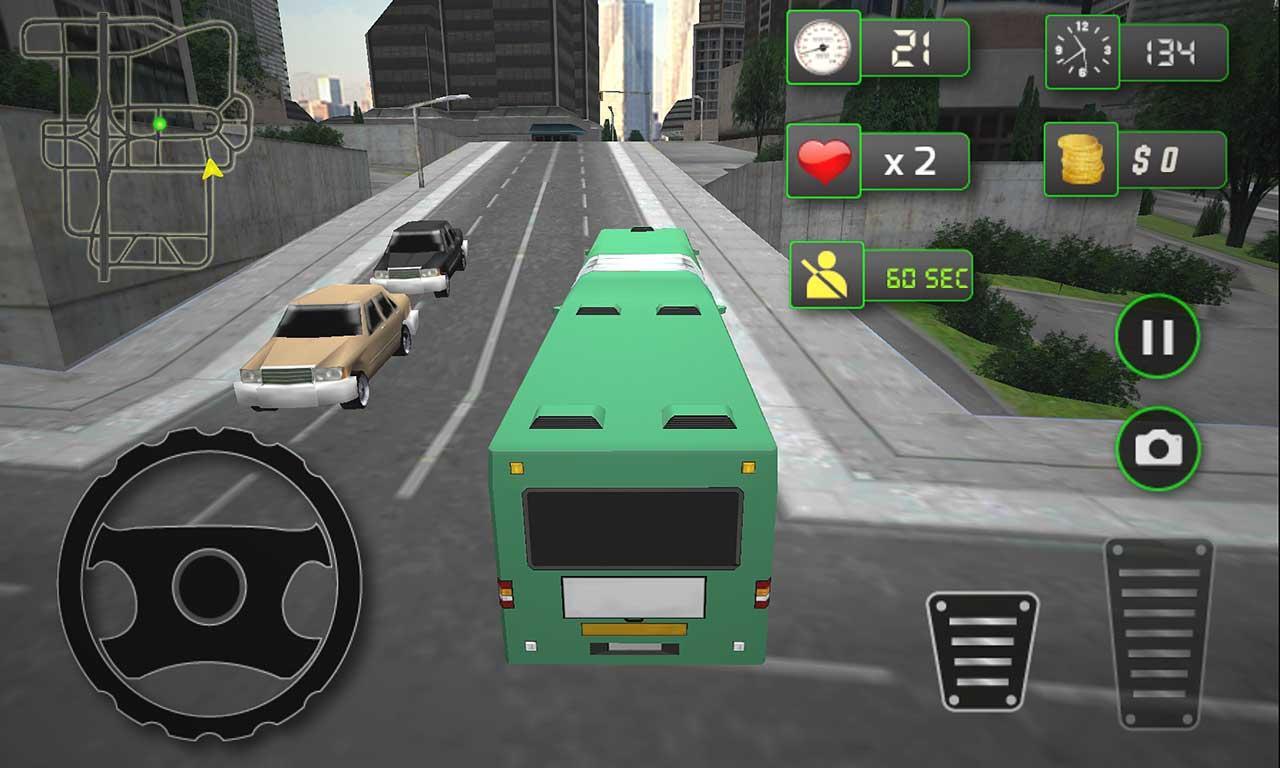Click the red heart lives icon
Image resolution: width=1280 pixels, height=768 pixels.
click(x=826, y=158)
